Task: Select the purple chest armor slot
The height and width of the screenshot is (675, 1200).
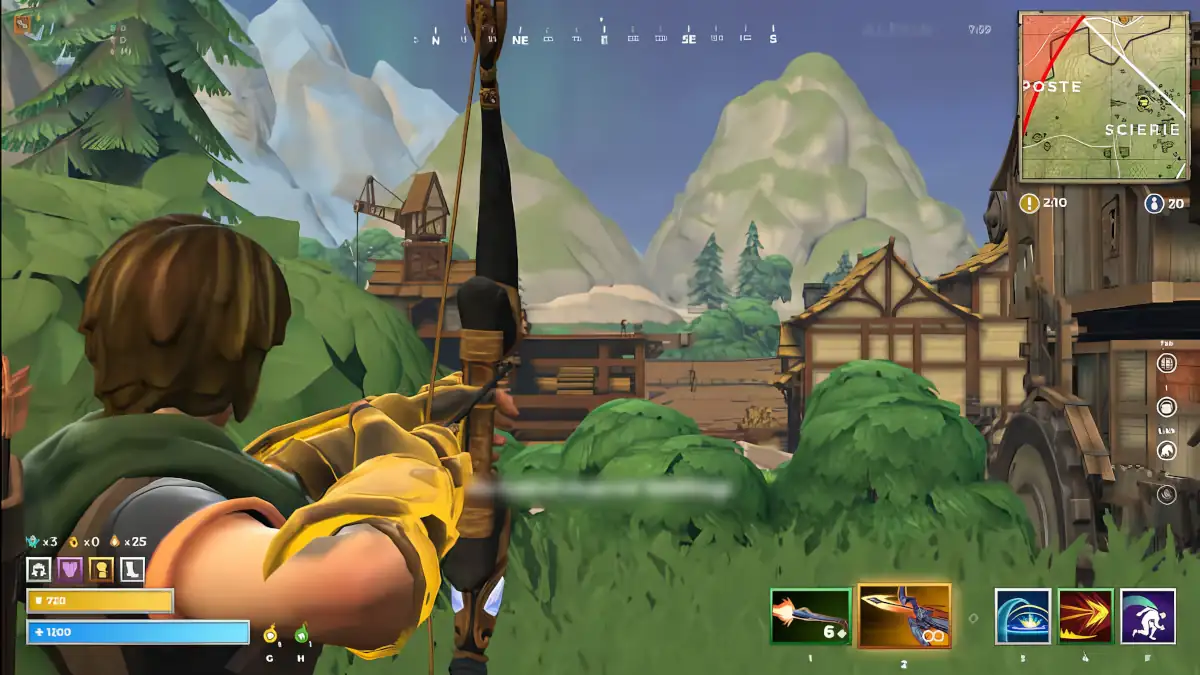Action: tap(70, 570)
